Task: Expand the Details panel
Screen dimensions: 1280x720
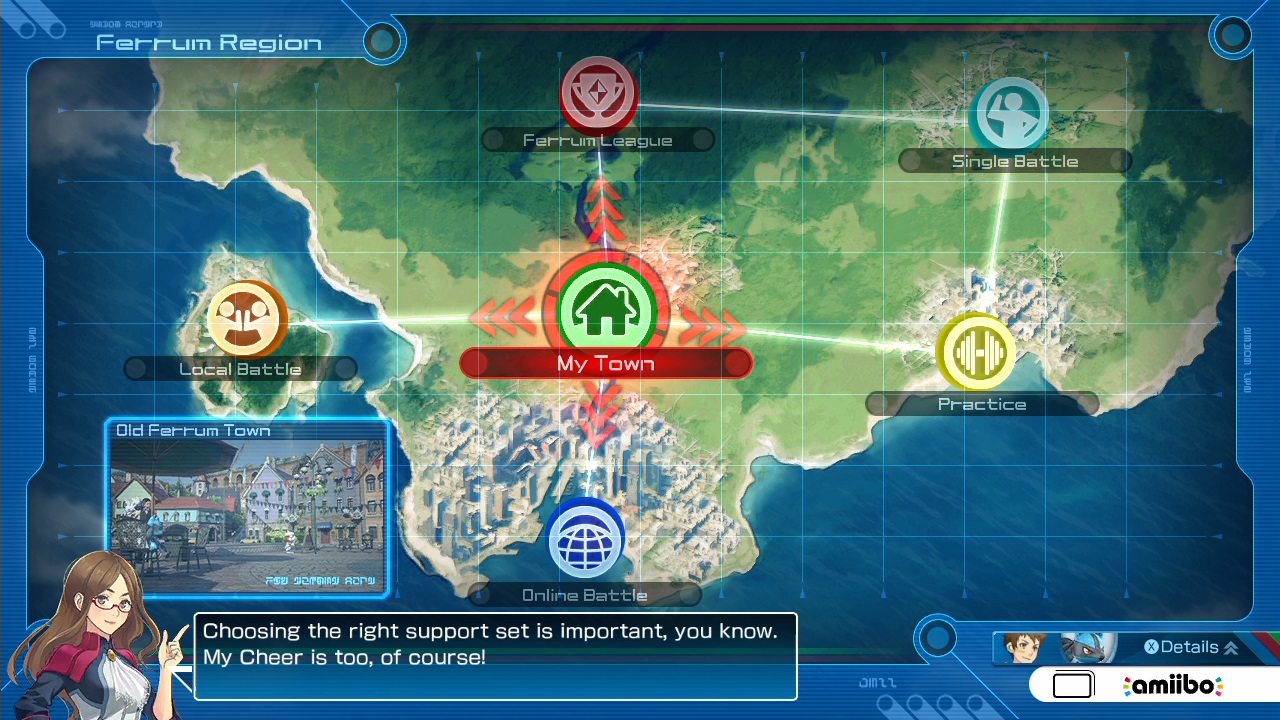Action: (1191, 647)
